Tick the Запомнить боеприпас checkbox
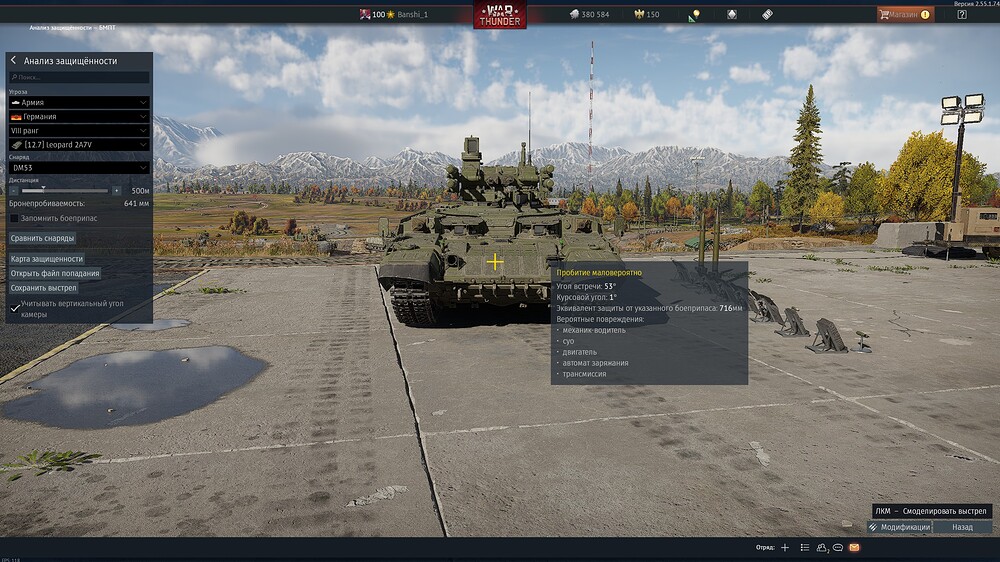The width and height of the screenshot is (1000, 562). pyautogui.click(x=14, y=218)
